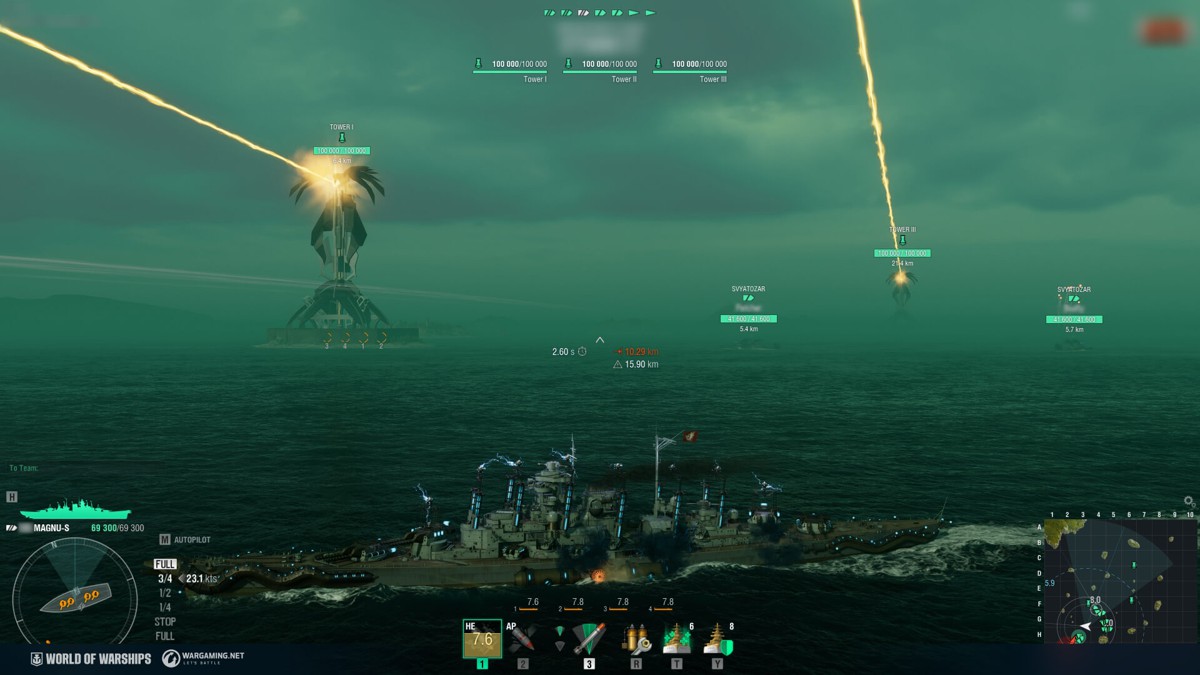Click on the minimap

[x=1119, y=580]
